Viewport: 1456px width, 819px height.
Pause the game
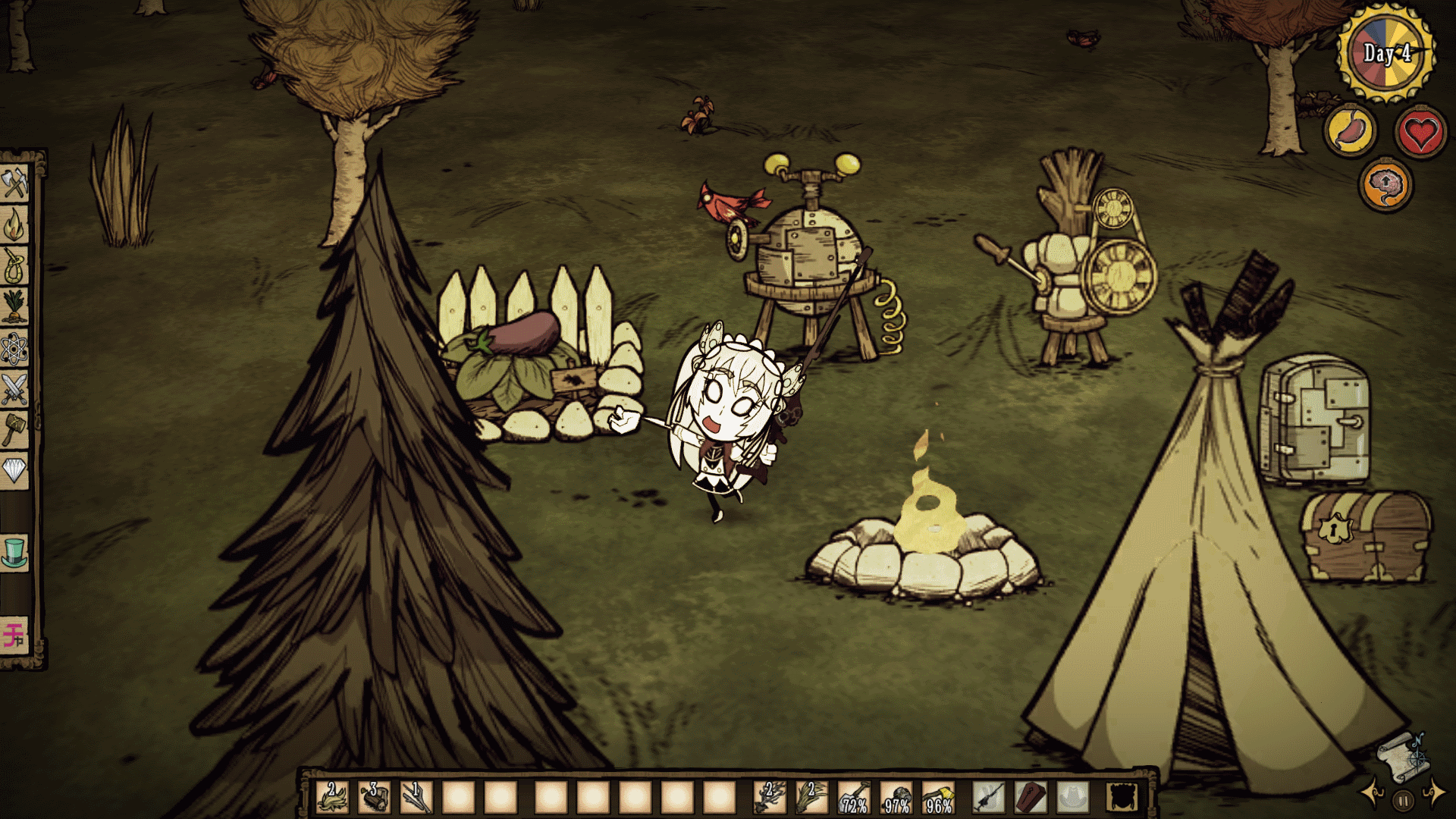[x=1404, y=800]
